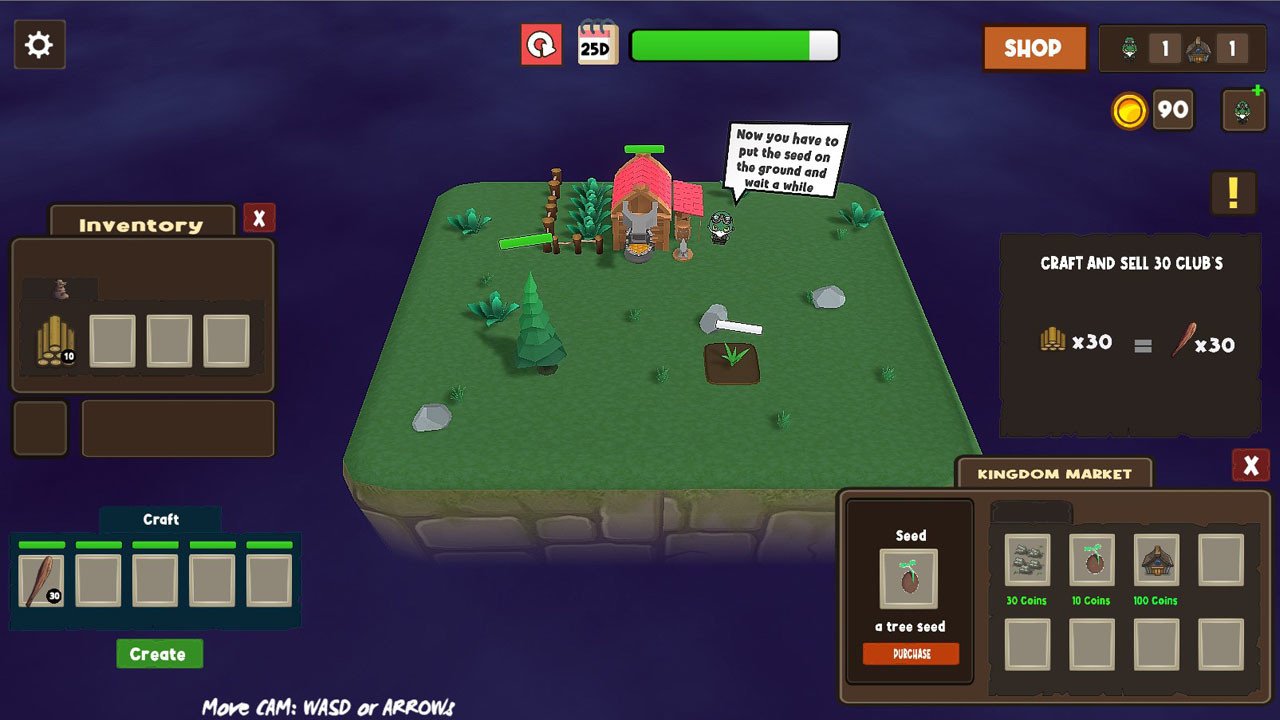Image resolution: width=1280 pixels, height=720 pixels.
Task: Click the coin icon next to 90
Action: coord(1129,110)
